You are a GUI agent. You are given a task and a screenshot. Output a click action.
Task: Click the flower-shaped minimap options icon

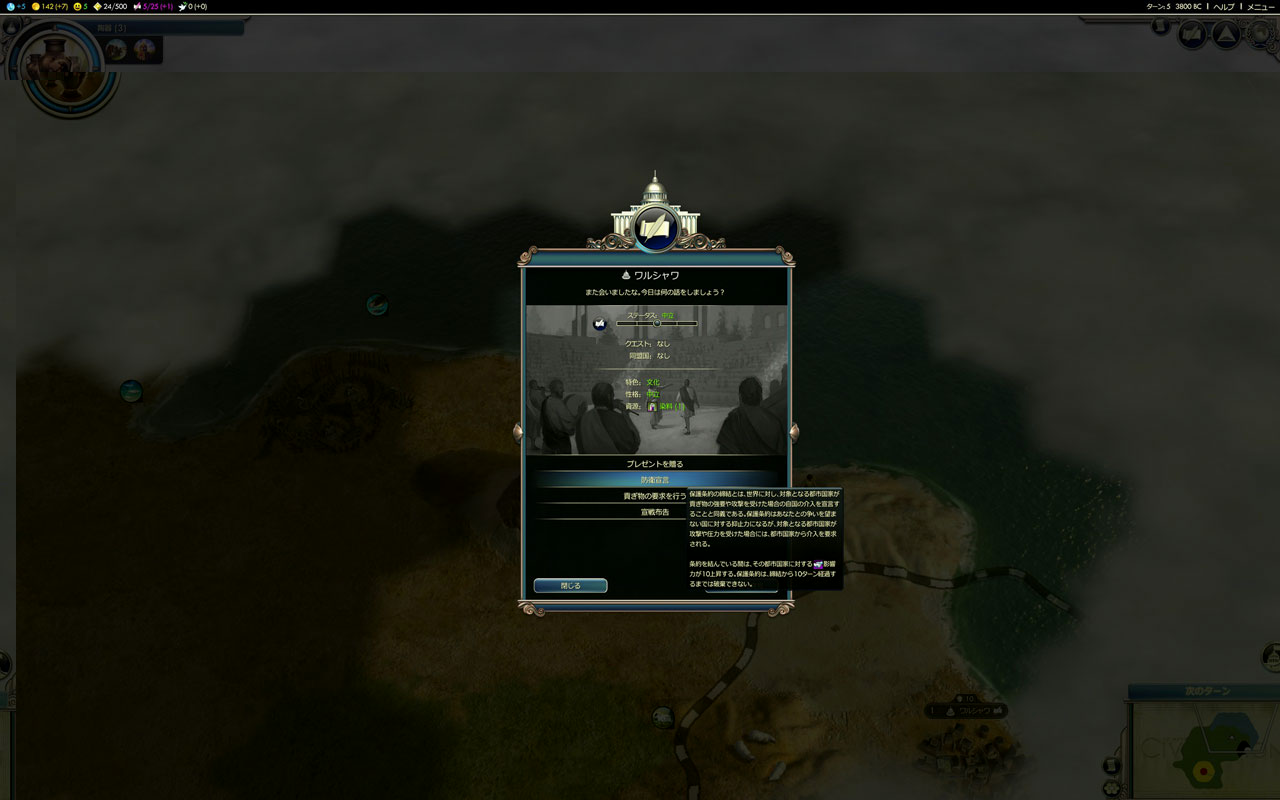point(1111,788)
